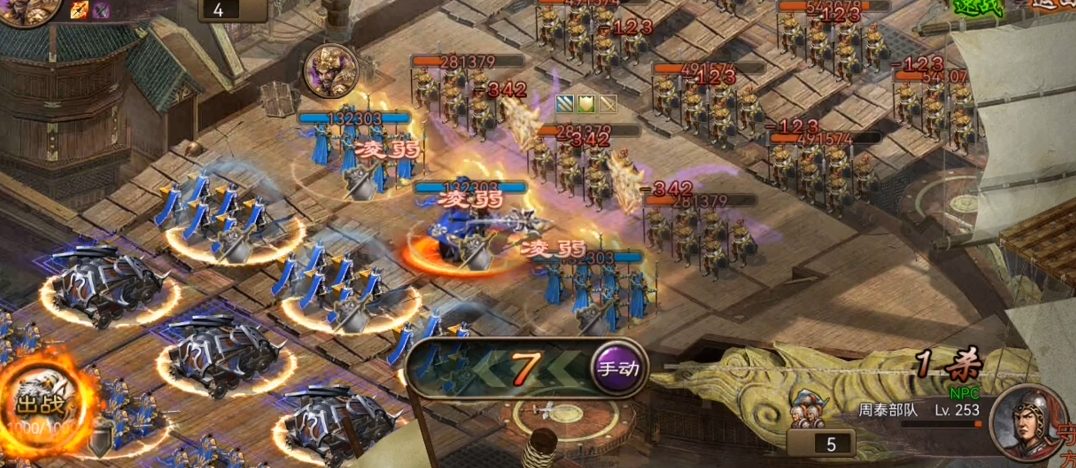Open the player general portrait in the top corner
Image resolution: width=1076 pixels, height=468 pixels.
24,12
